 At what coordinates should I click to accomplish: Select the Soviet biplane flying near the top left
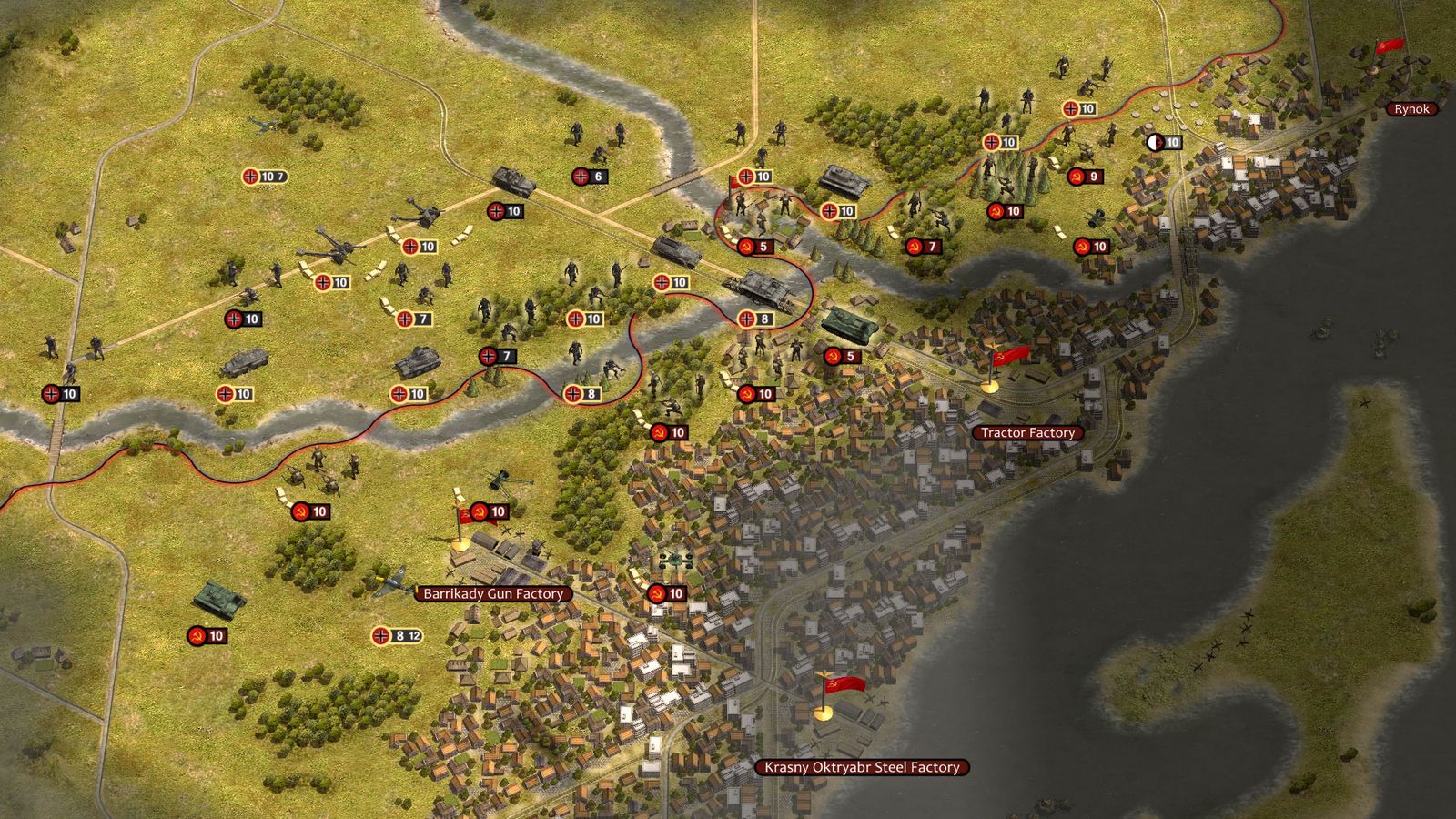tap(264, 127)
